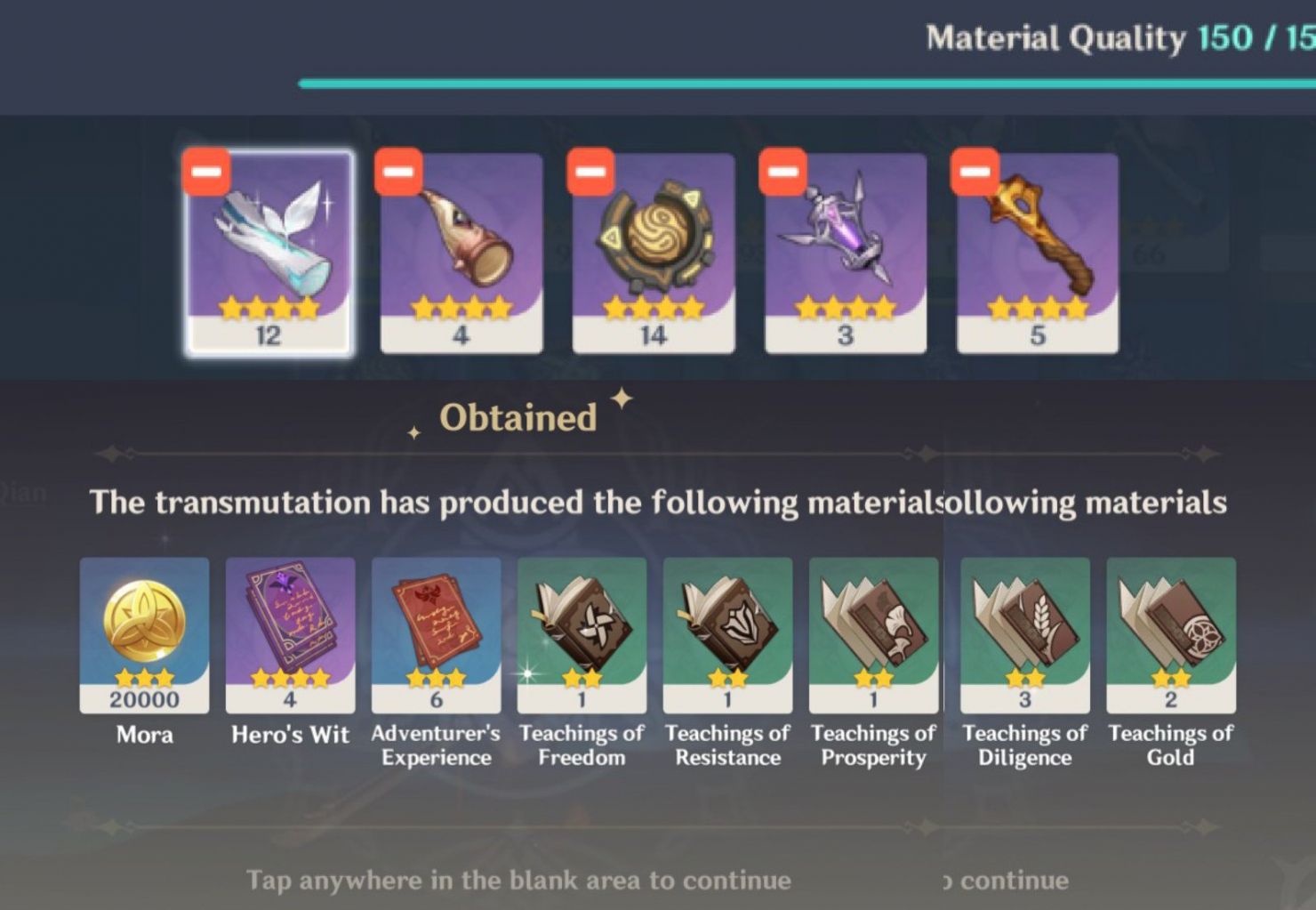The width and height of the screenshot is (1316, 910).
Task: Remove one of the swirling seed material
Action: pyautogui.click(x=591, y=169)
